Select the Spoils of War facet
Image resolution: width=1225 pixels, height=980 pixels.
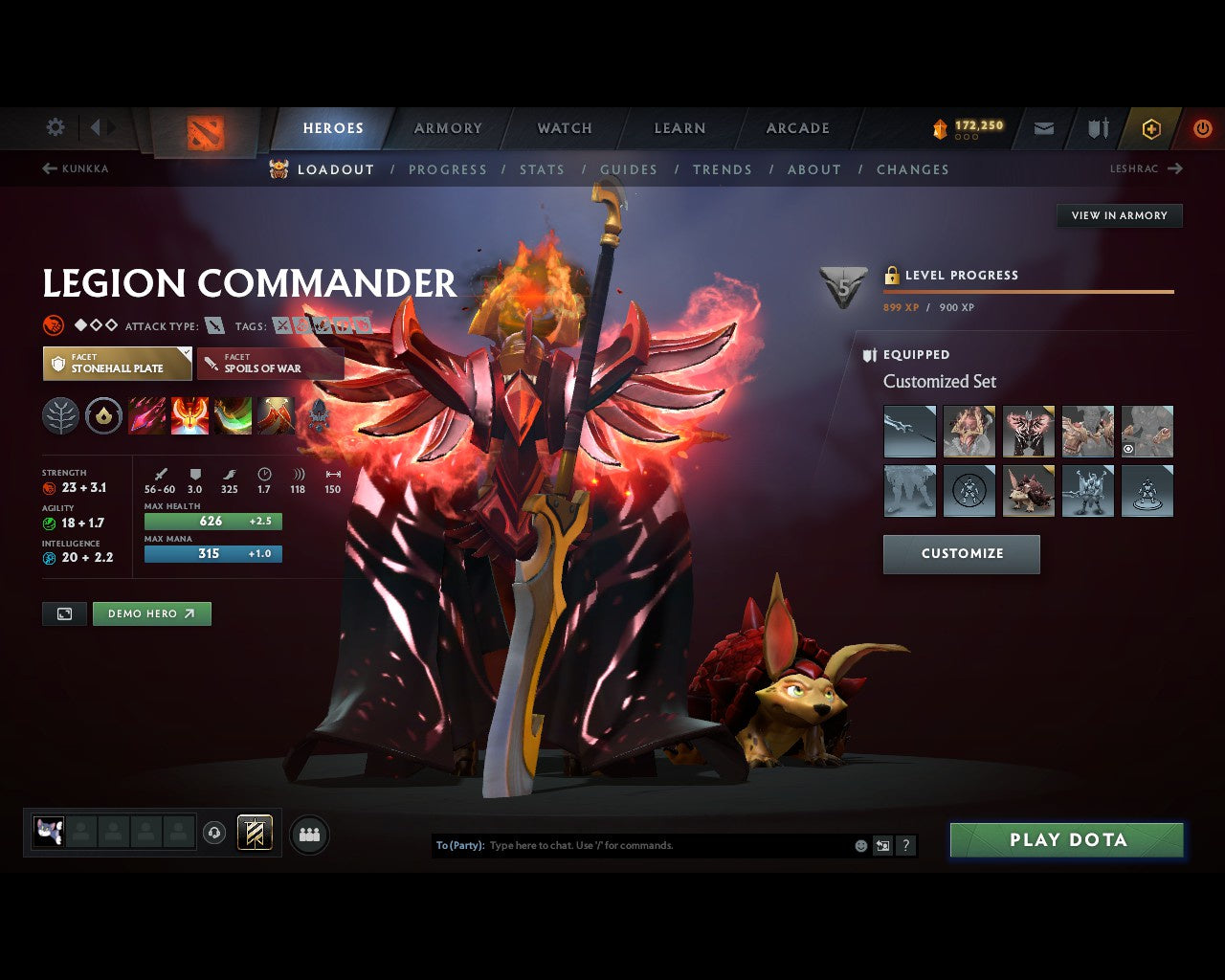[x=270, y=364]
